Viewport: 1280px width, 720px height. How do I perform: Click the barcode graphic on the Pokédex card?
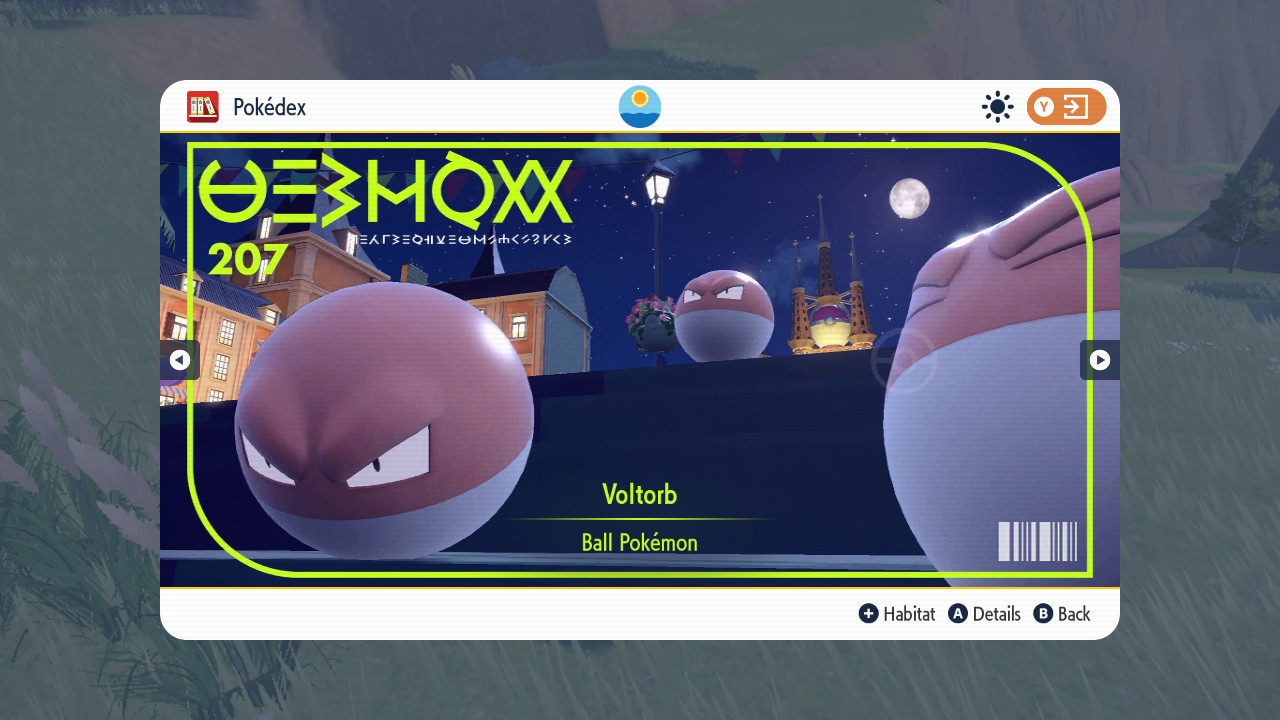1037,541
